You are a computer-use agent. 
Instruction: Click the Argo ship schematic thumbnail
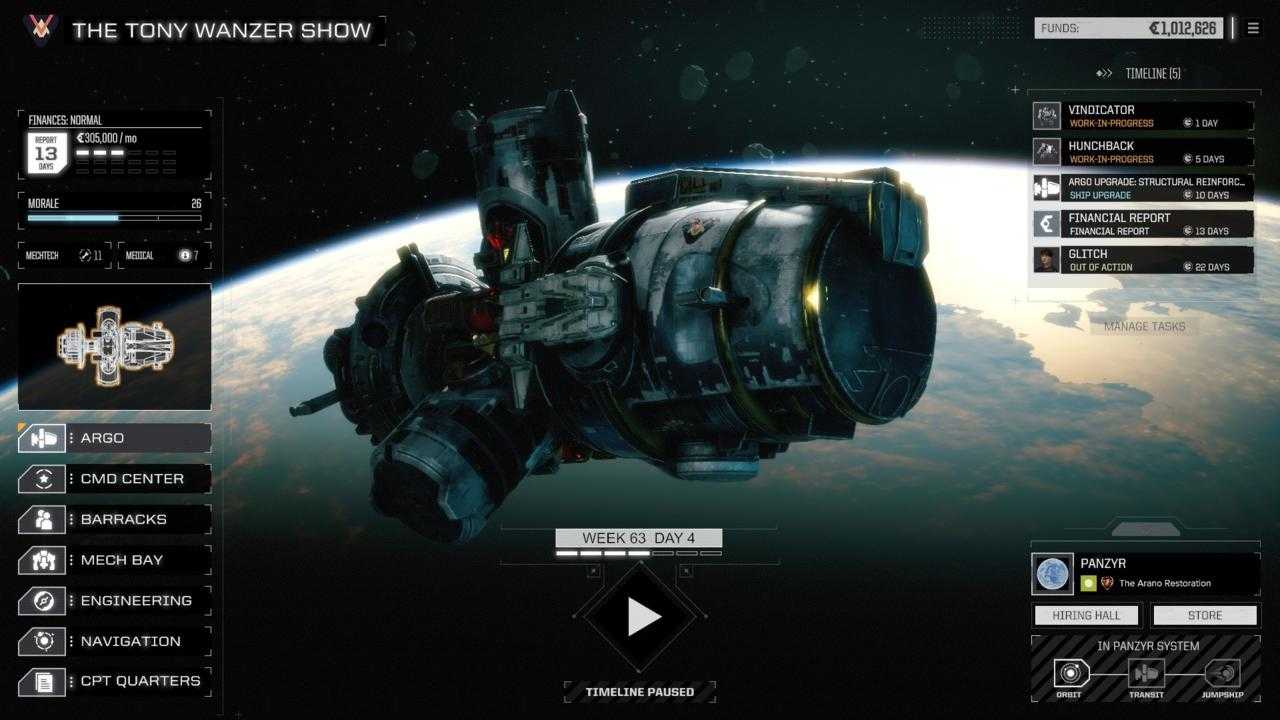click(114, 346)
